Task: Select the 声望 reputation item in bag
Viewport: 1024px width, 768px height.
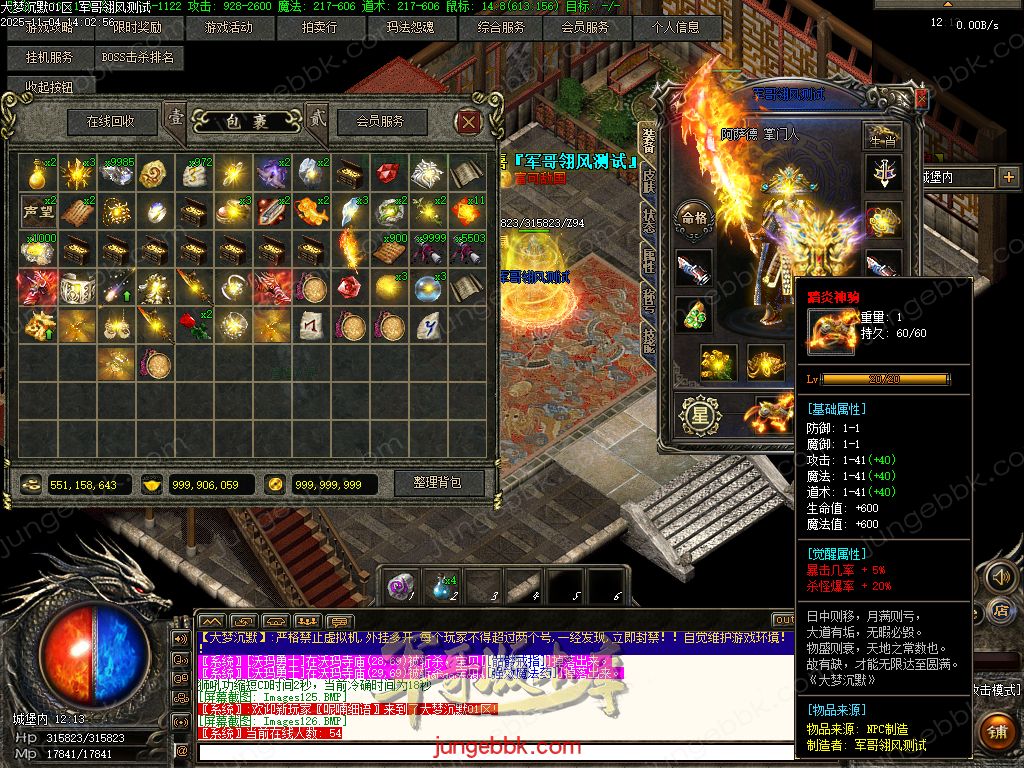Action: (x=38, y=212)
